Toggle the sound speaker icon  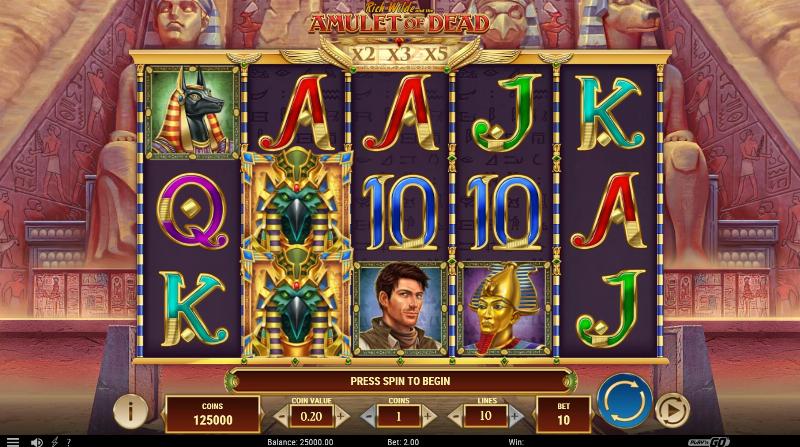[36, 441]
